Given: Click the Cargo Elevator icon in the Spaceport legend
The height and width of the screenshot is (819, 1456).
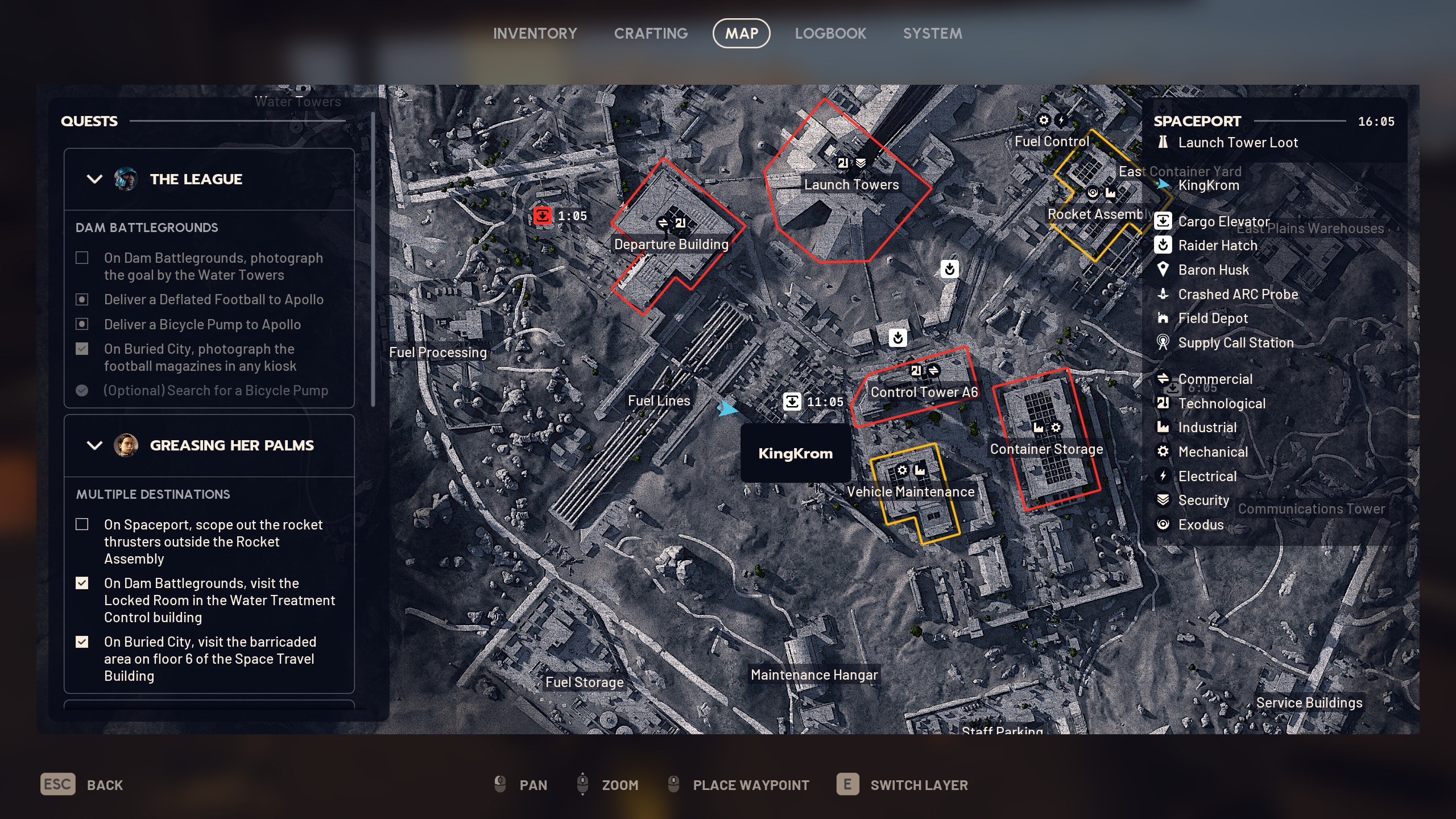Looking at the screenshot, I should point(1164,222).
